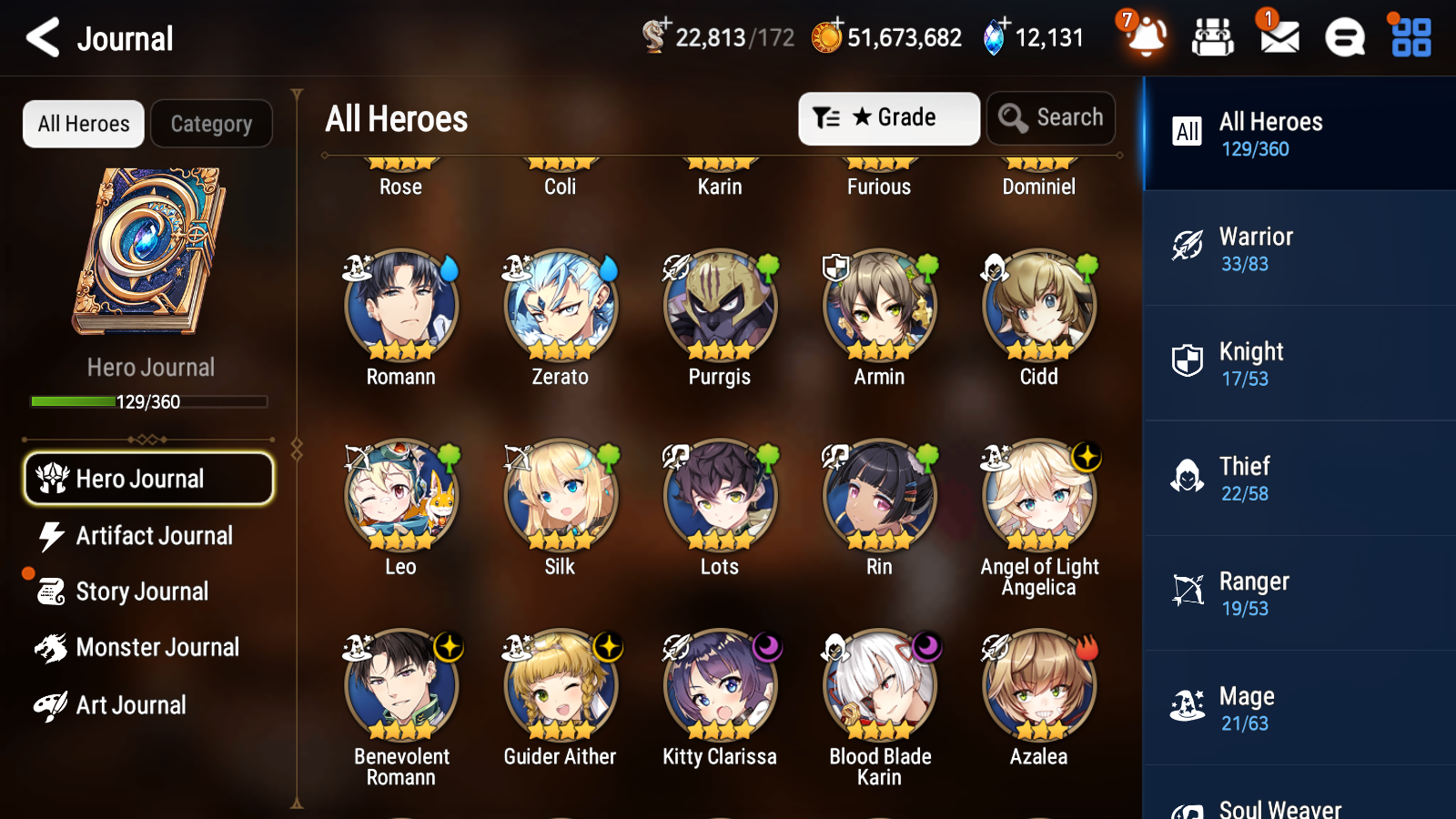Image resolution: width=1456 pixels, height=819 pixels.
Task: Open the inventory backpack icon
Action: coord(1213,38)
